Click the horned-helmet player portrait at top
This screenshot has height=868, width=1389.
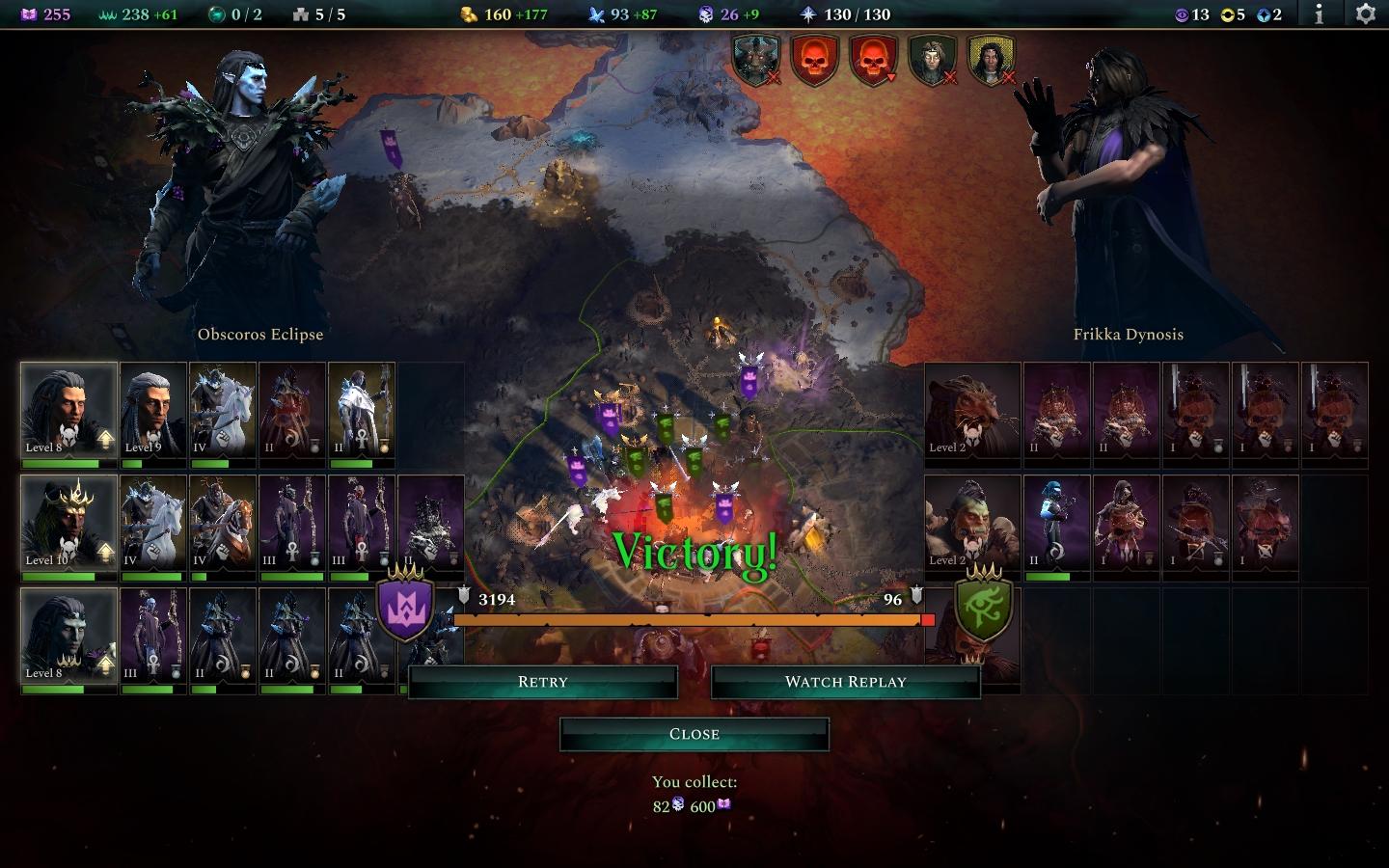(x=755, y=60)
